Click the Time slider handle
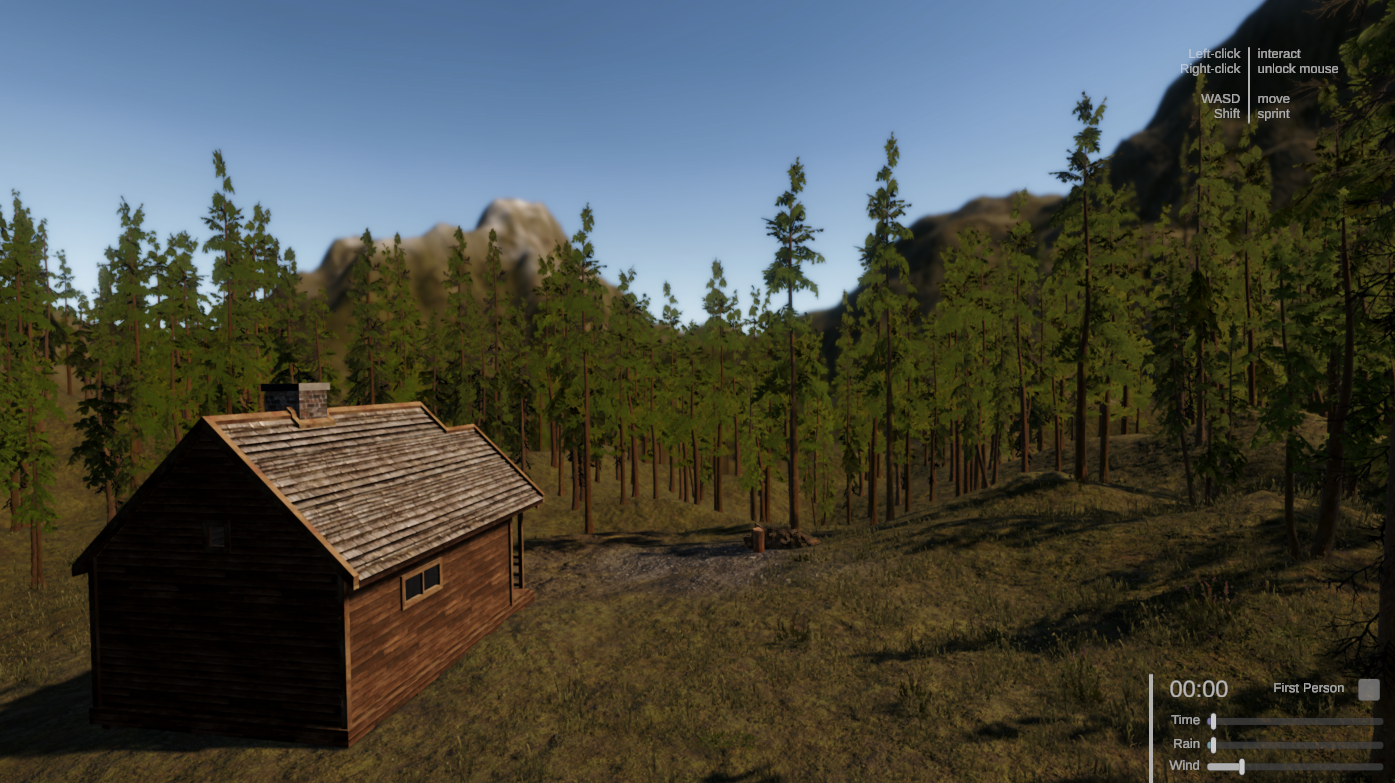The height and width of the screenshot is (783, 1395). 1213,722
